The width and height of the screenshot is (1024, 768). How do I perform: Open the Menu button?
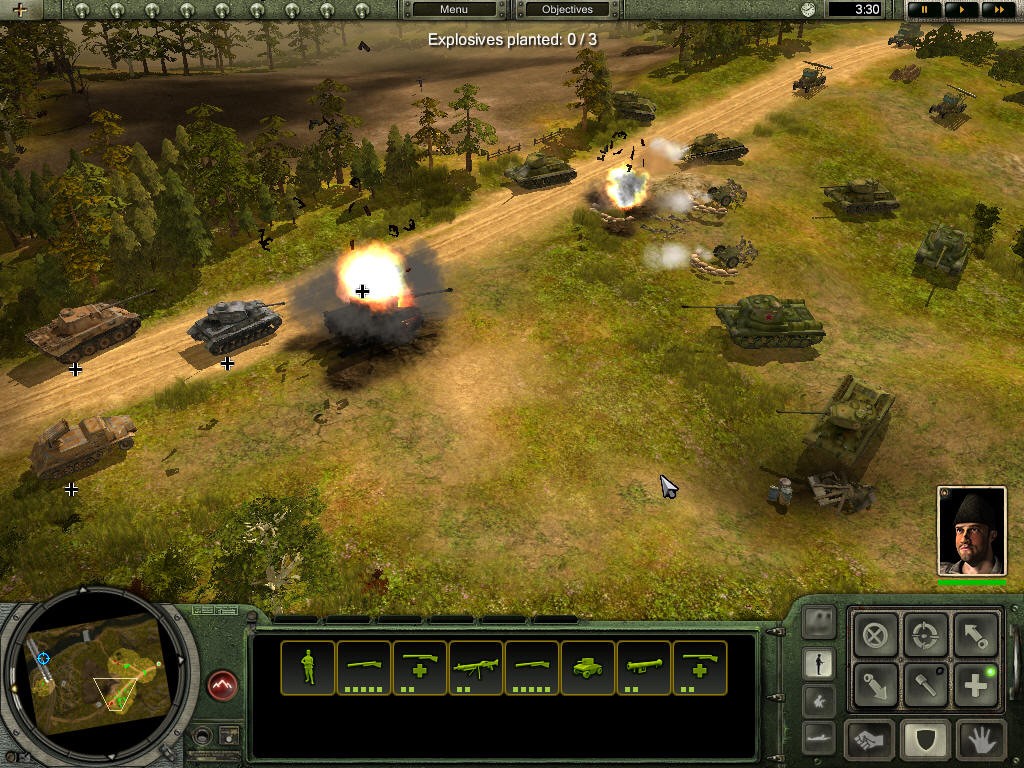[x=454, y=10]
